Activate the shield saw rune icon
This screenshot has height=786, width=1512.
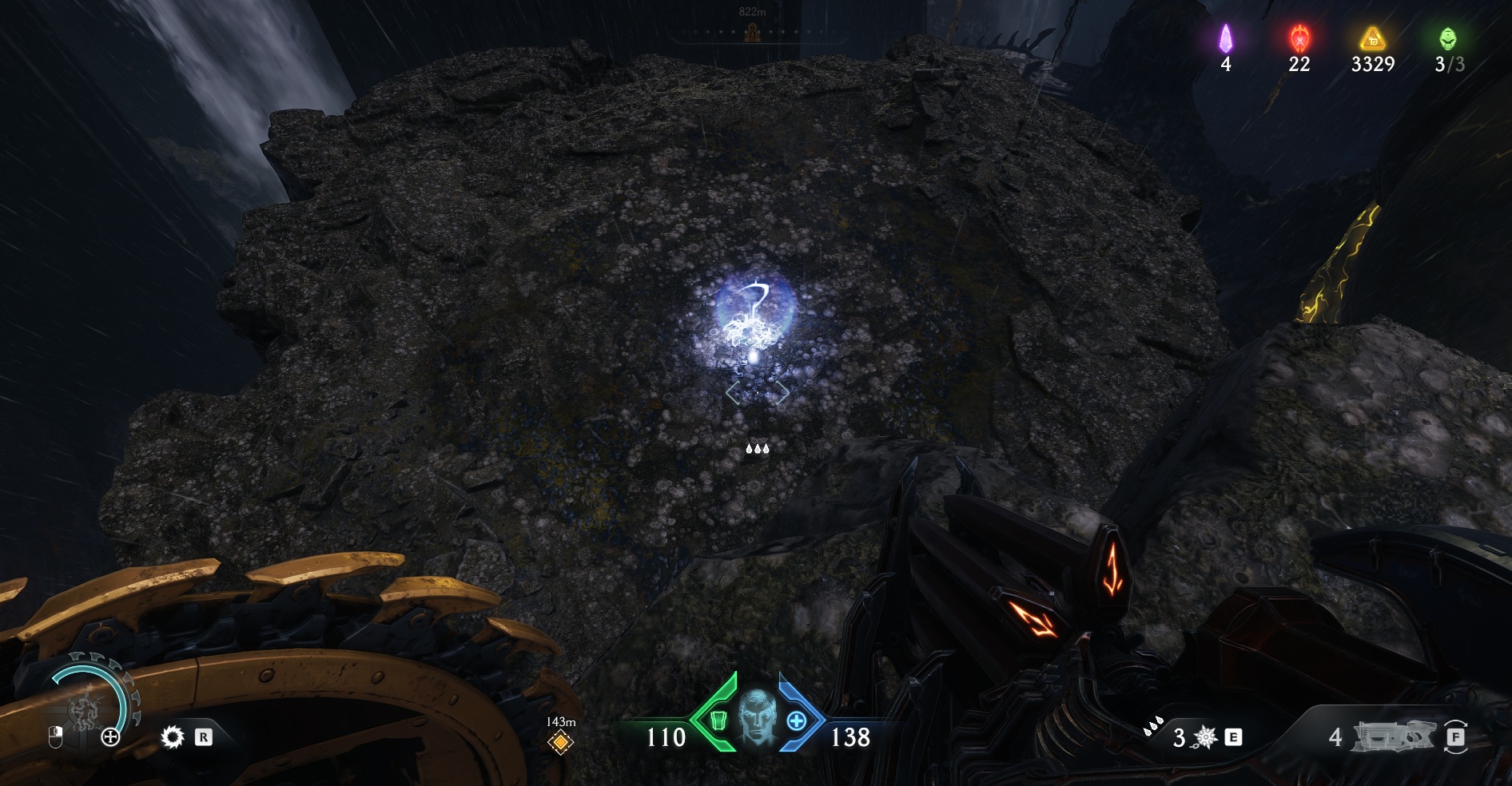172,736
